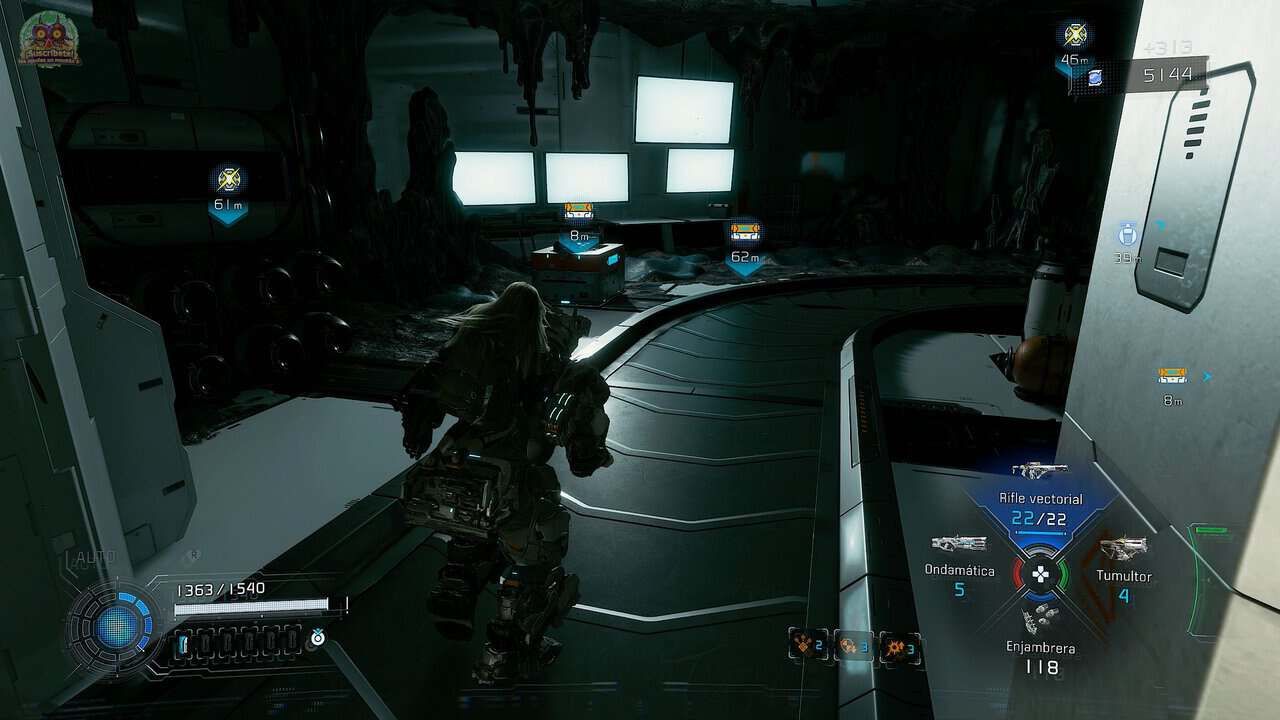
Task: Click the 39m robot waypoint icon
Action: pos(1128,236)
